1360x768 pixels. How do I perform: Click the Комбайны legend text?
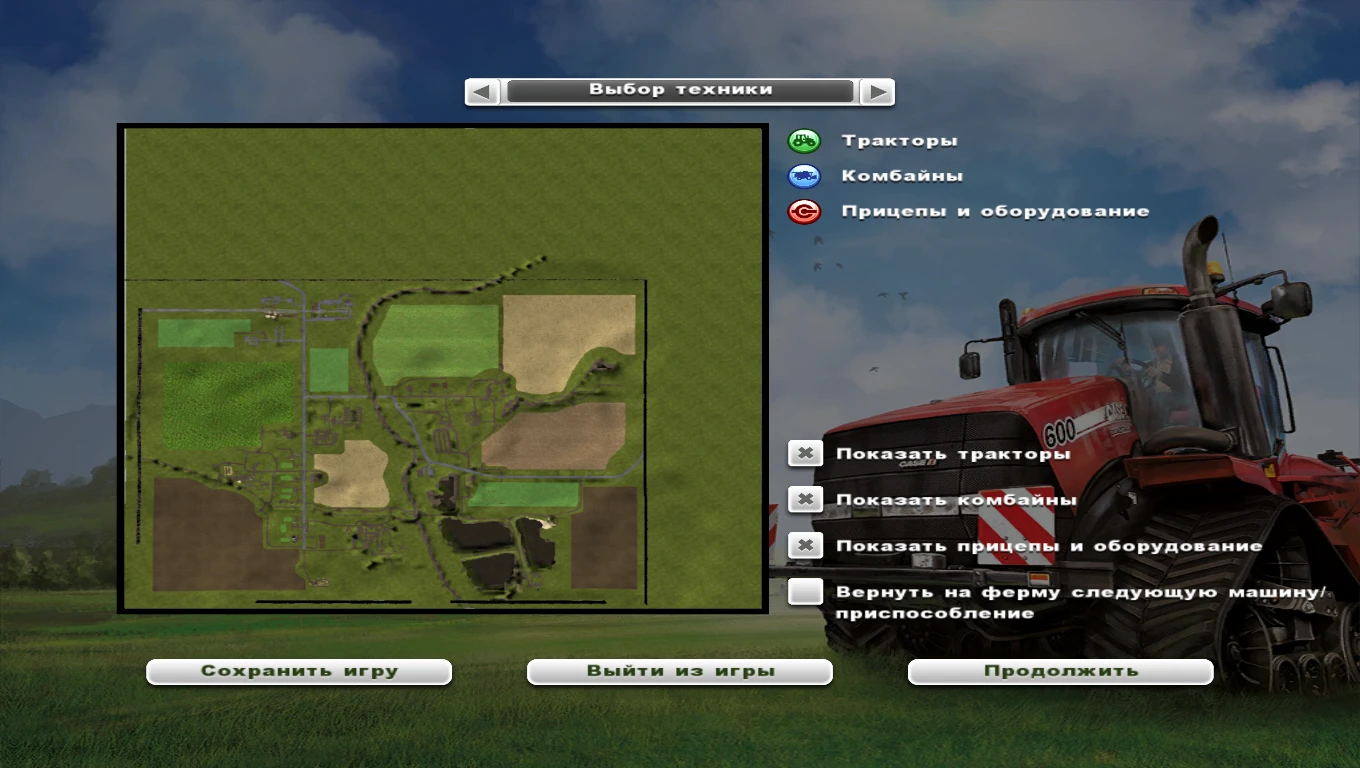pos(901,175)
